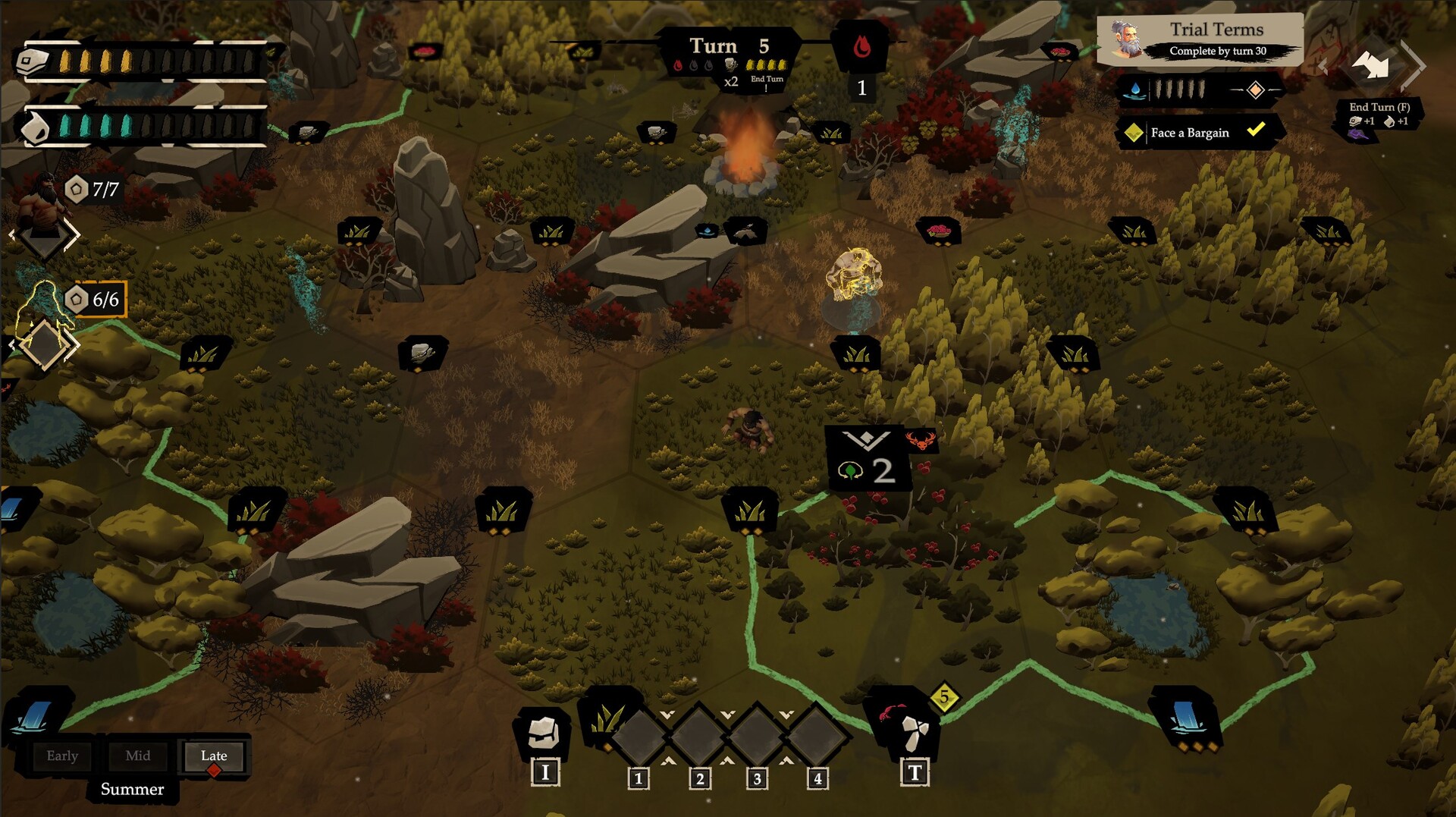The width and height of the screenshot is (1456, 817).
Task: Open the Trial Terms panel
Action: (x=1200, y=39)
